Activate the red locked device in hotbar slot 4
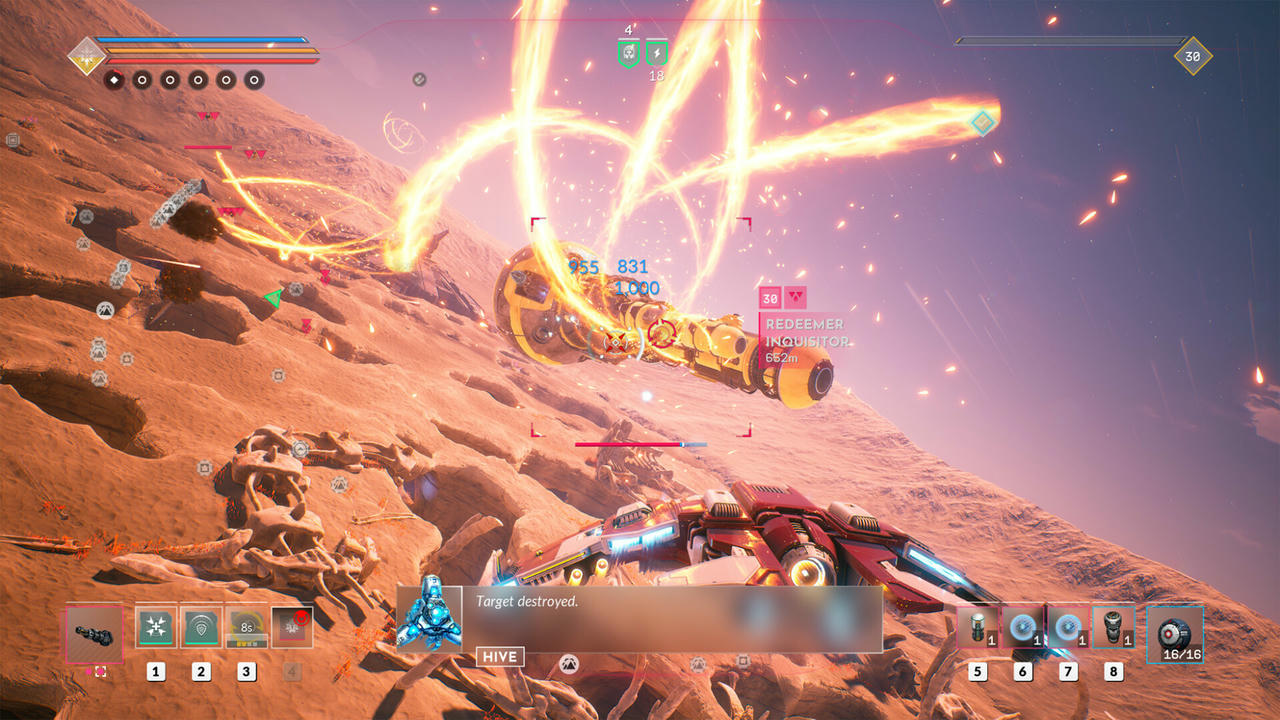This screenshot has height=720, width=1280. click(291, 628)
